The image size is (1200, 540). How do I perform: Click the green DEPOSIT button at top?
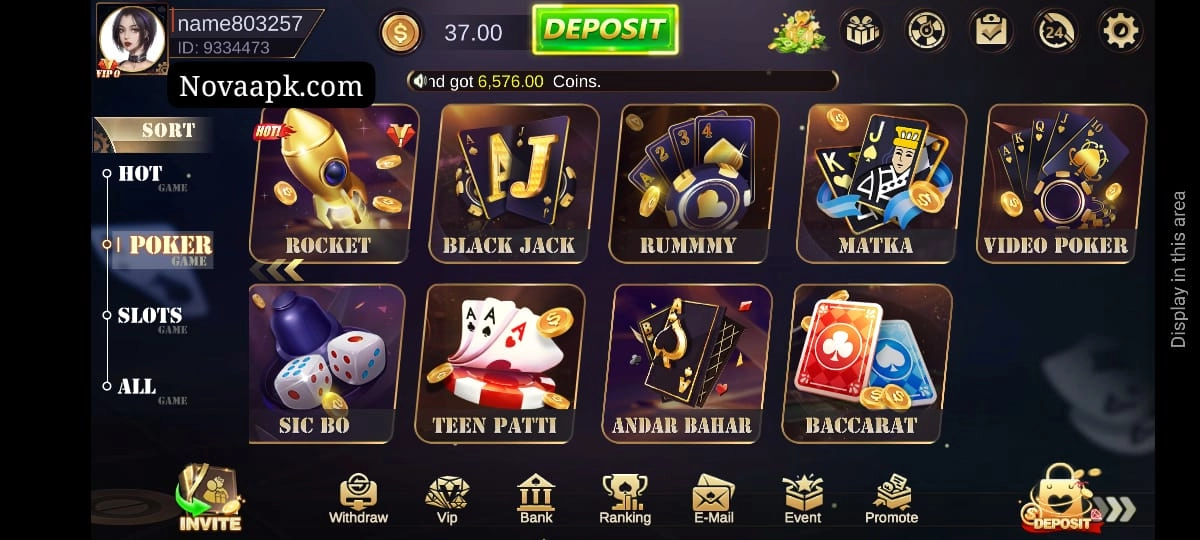pos(605,30)
